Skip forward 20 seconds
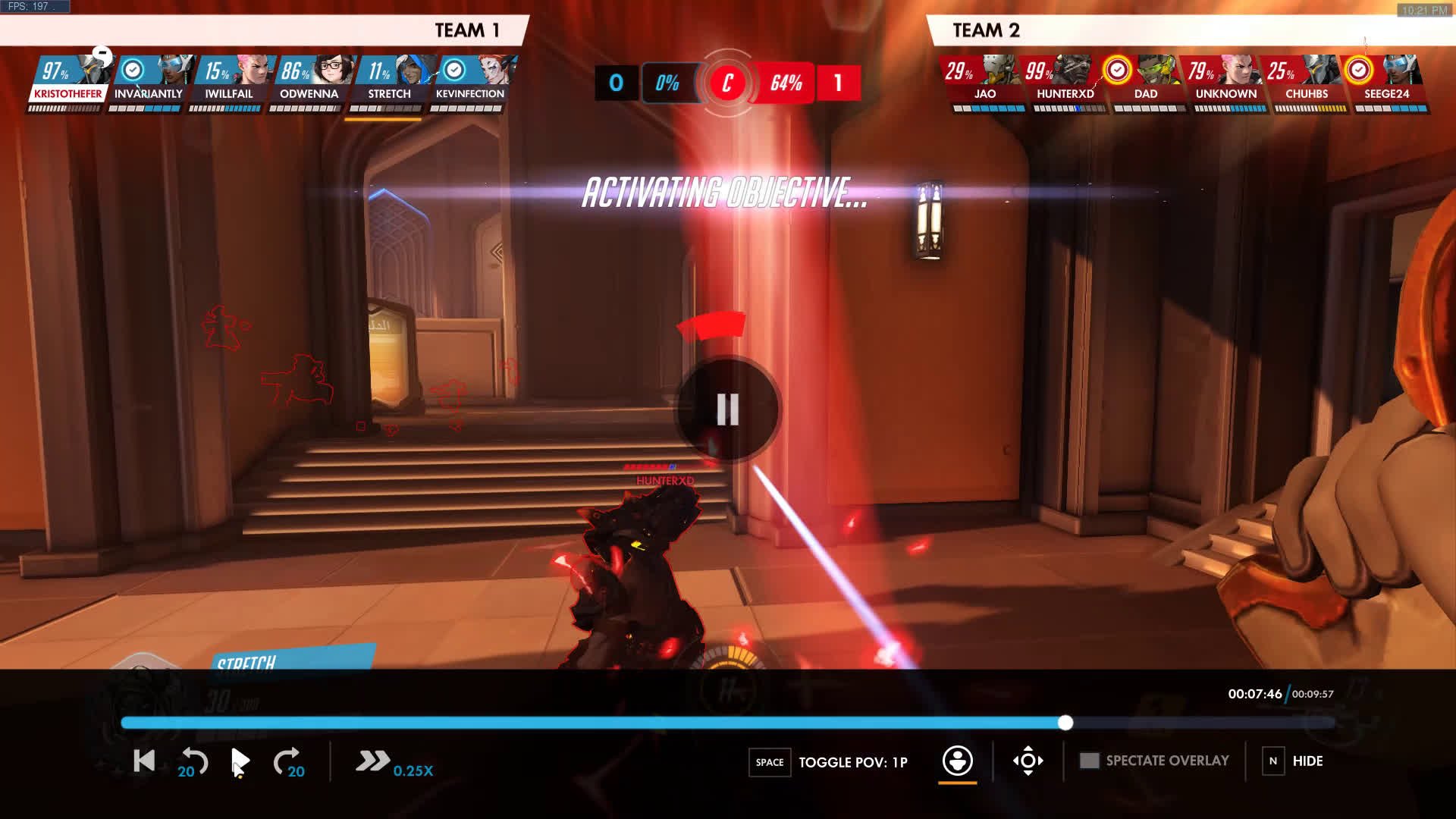 (288, 761)
